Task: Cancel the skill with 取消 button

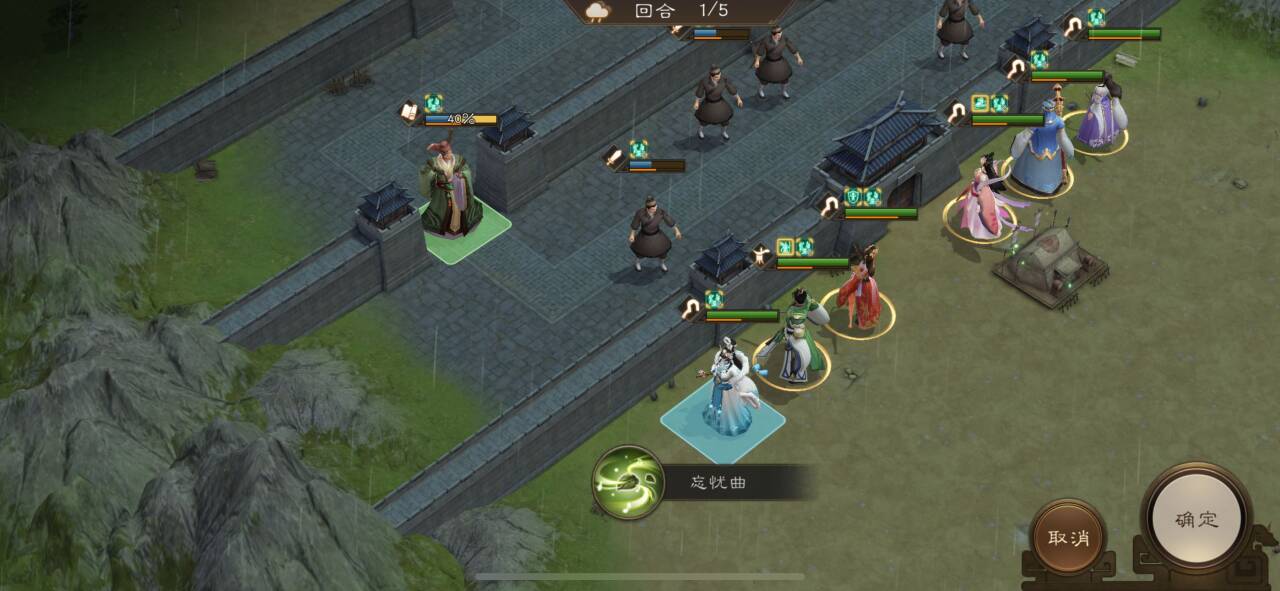Action: pyautogui.click(x=1068, y=537)
